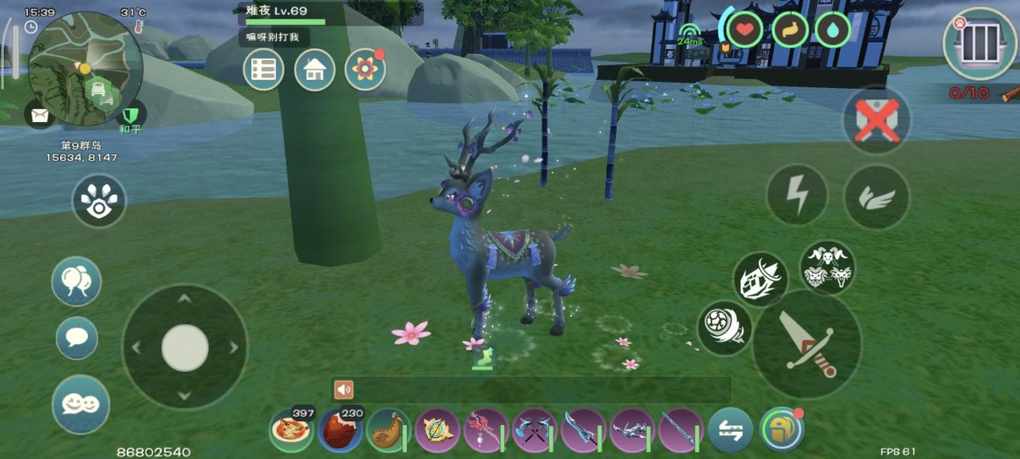Screen dimensions: 1020x459
Task: Tap the red crossed-out armor button
Action: 876,121
